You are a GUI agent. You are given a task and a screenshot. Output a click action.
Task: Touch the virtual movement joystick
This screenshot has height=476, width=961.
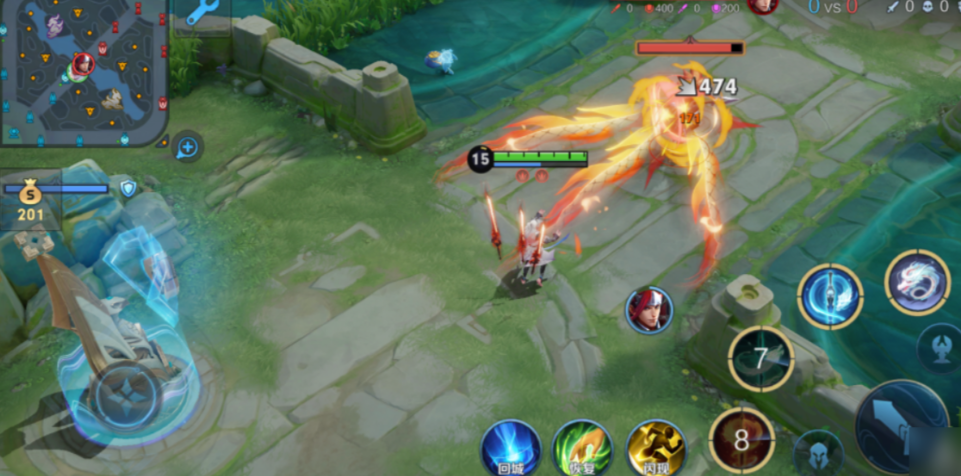tap(128, 393)
